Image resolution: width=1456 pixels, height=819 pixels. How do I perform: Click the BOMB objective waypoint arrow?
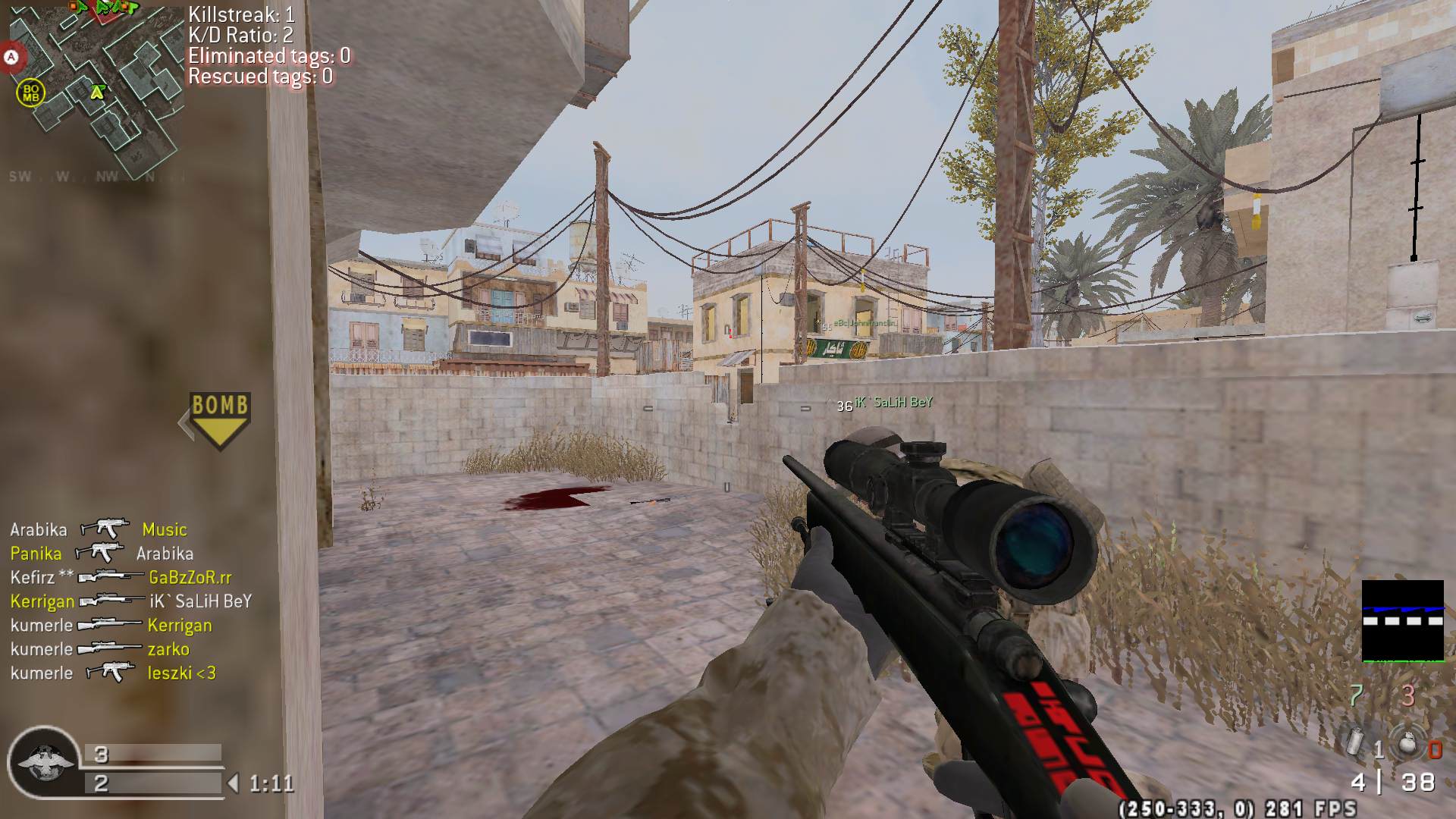coord(219,419)
